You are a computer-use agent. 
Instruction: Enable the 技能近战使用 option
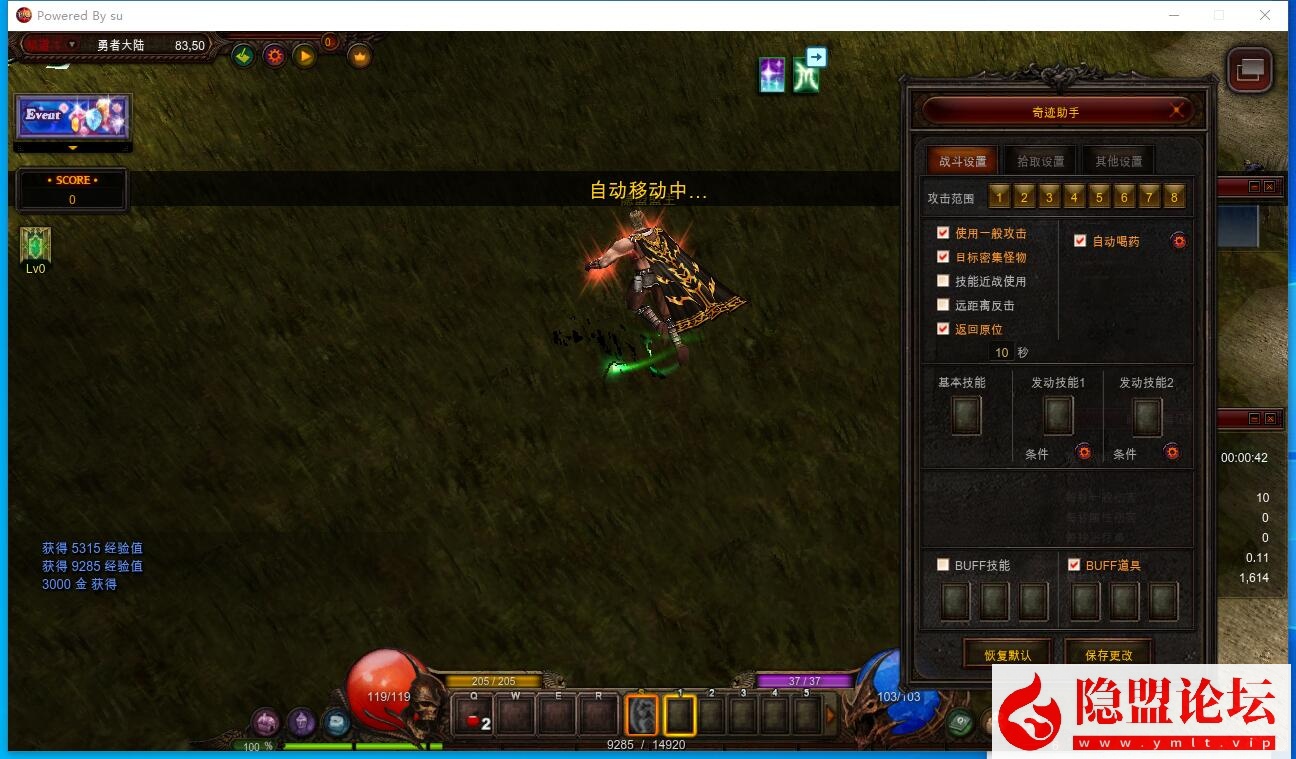click(943, 280)
